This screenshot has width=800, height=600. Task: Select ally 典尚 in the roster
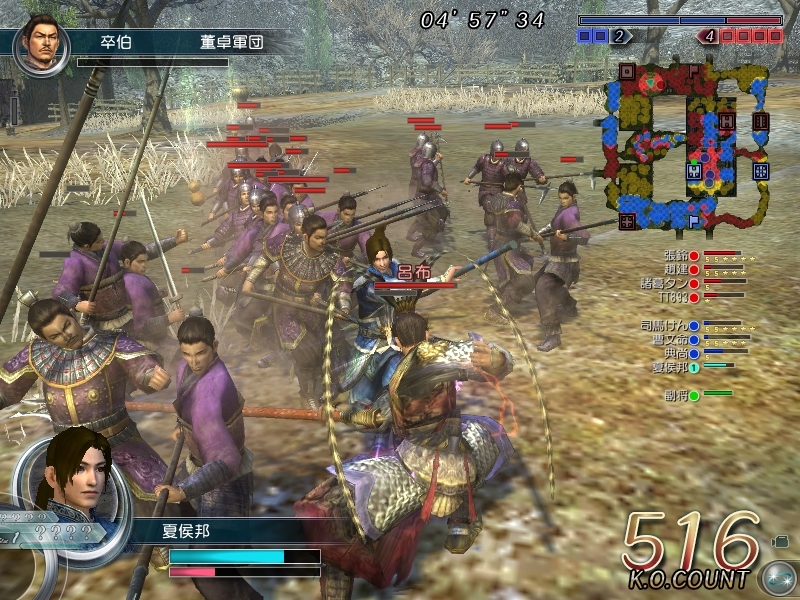(676, 353)
